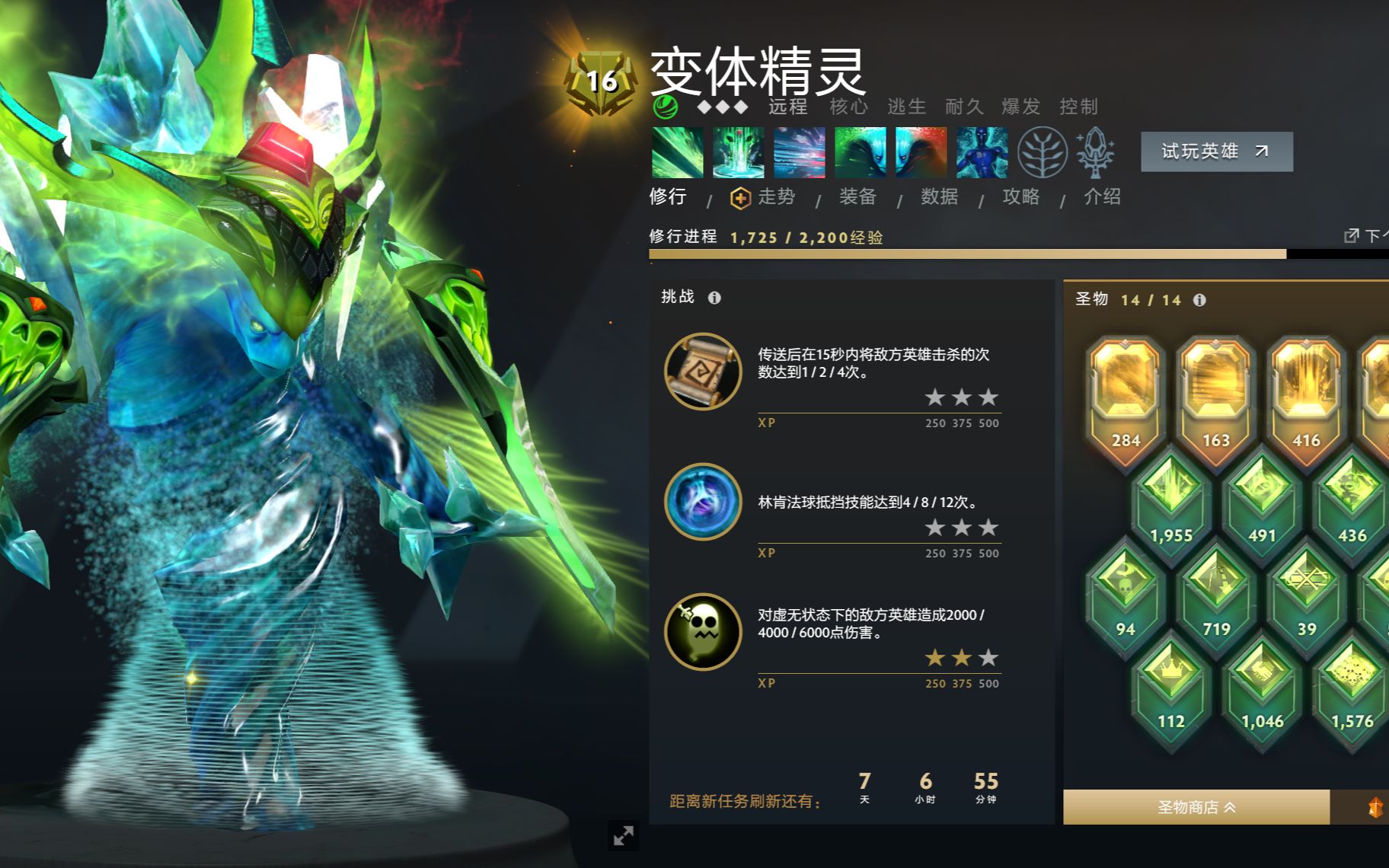Open the 攻略 tab
The width and height of the screenshot is (1389, 868).
coord(1020,196)
